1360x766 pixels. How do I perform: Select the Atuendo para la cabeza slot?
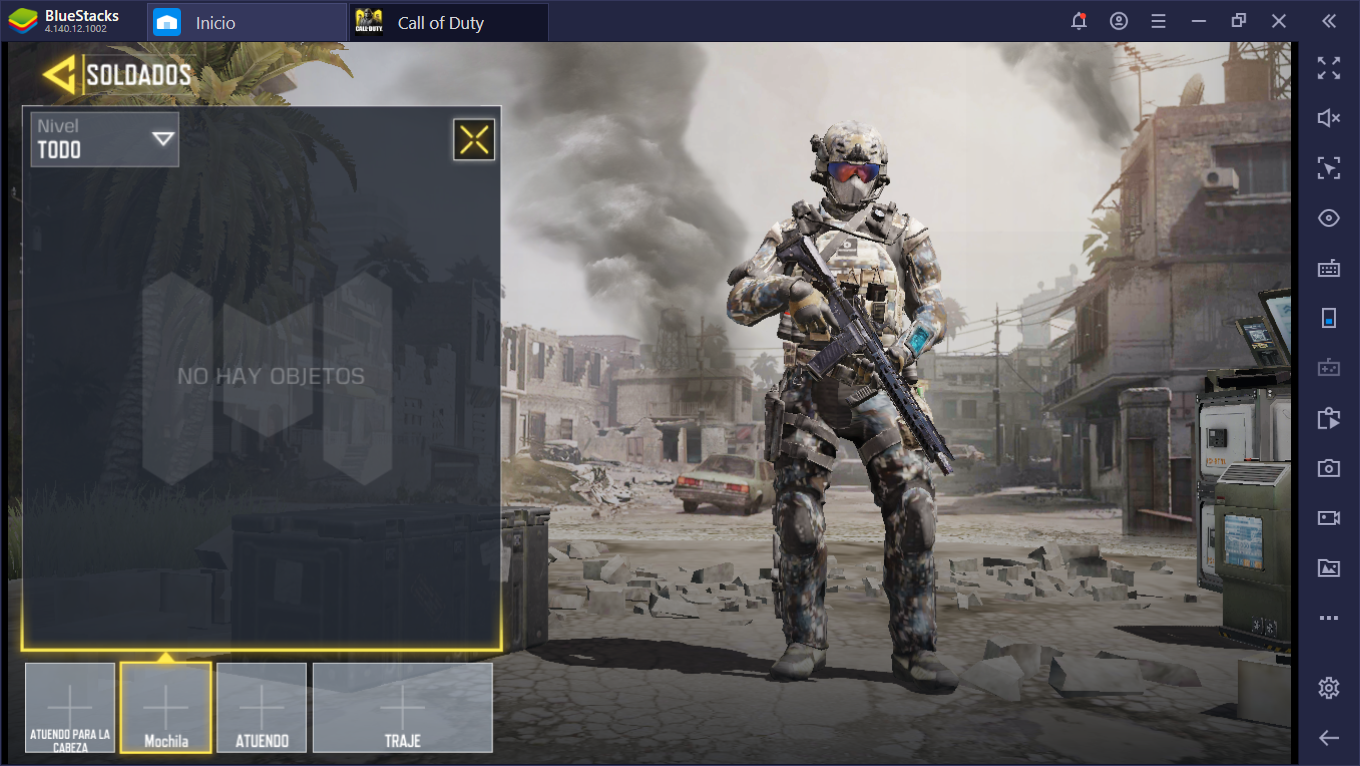pyautogui.click(x=70, y=707)
